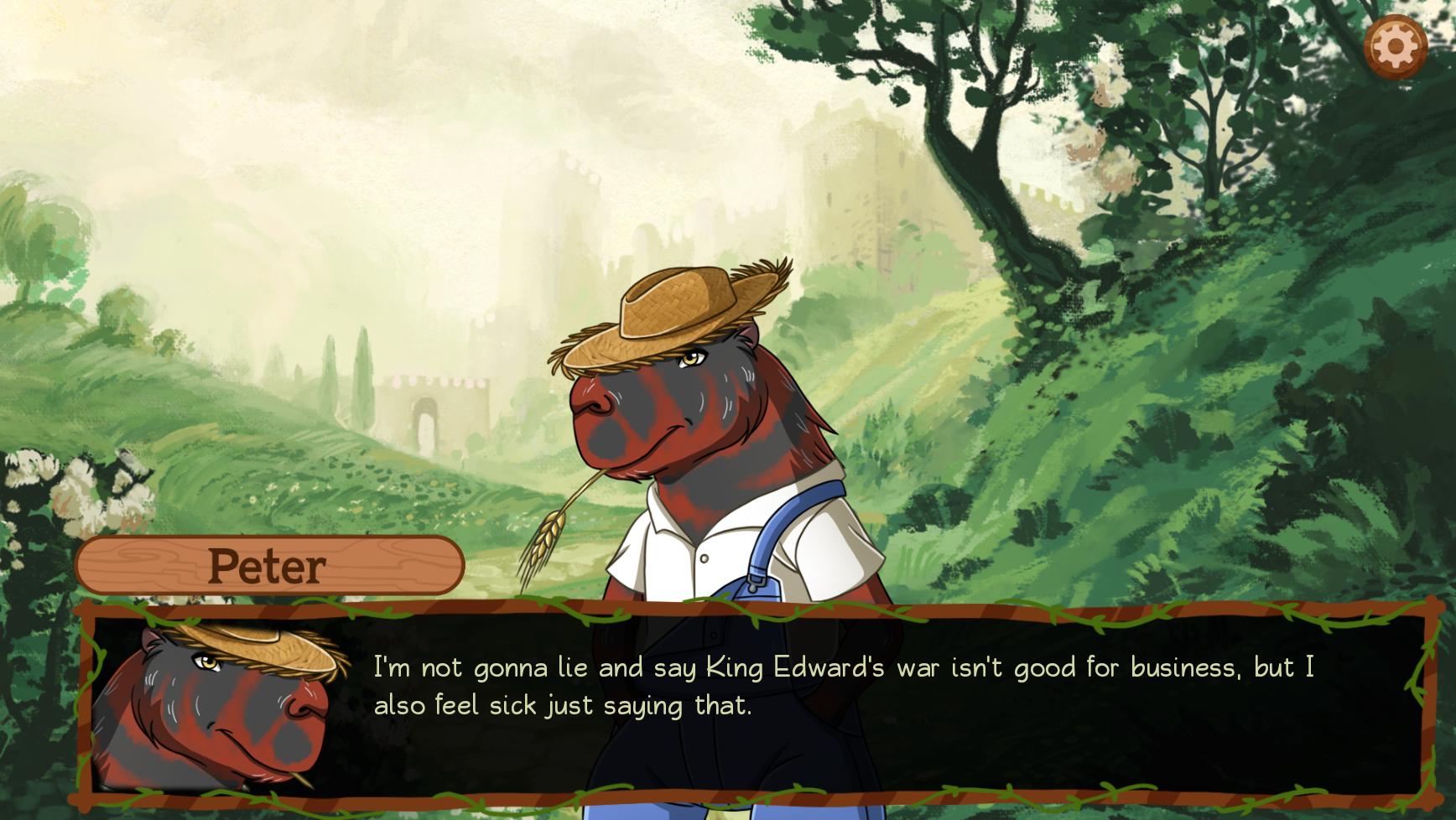Click the wood-grain name banner above the textbox
This screenshot has height=820, width=1456.
pyautogui.click(x=267, y=565)
